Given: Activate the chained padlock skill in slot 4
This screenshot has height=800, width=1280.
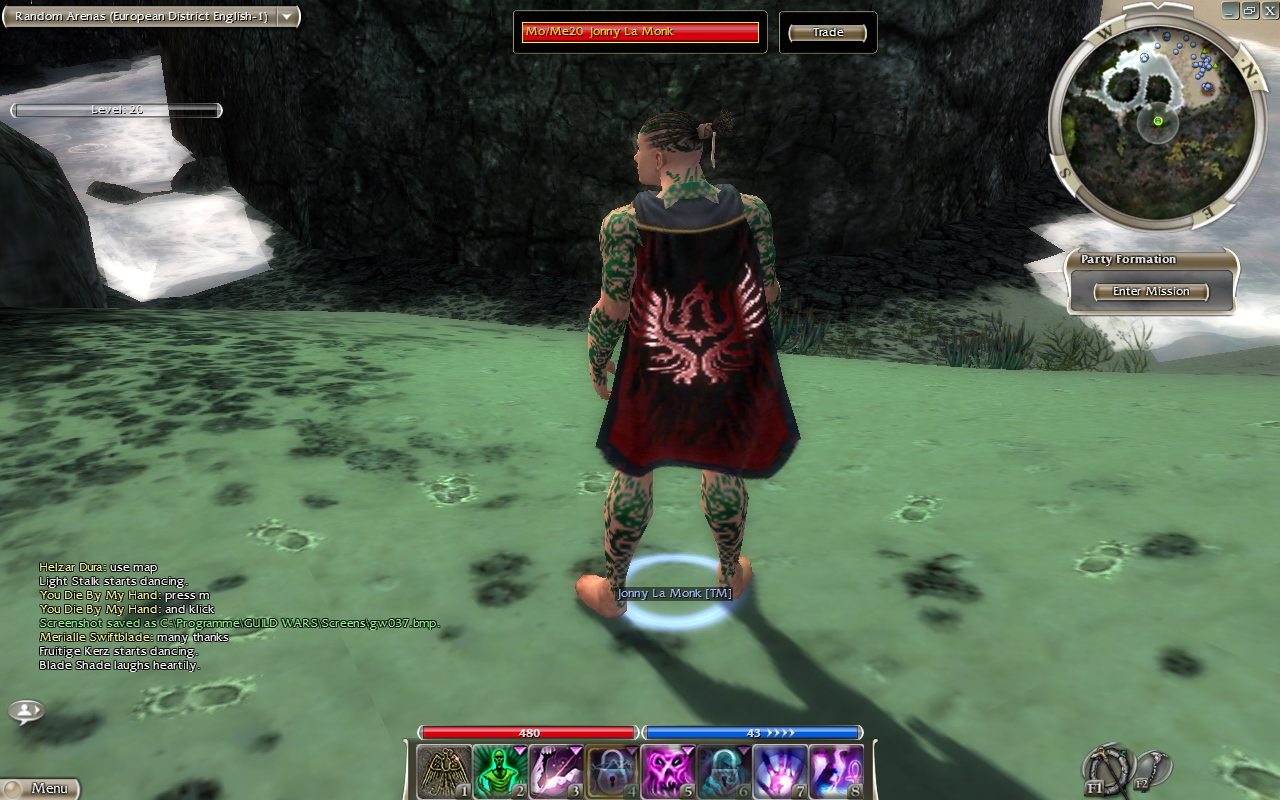Looking at the screenshot, I should (x=611, y=772).
